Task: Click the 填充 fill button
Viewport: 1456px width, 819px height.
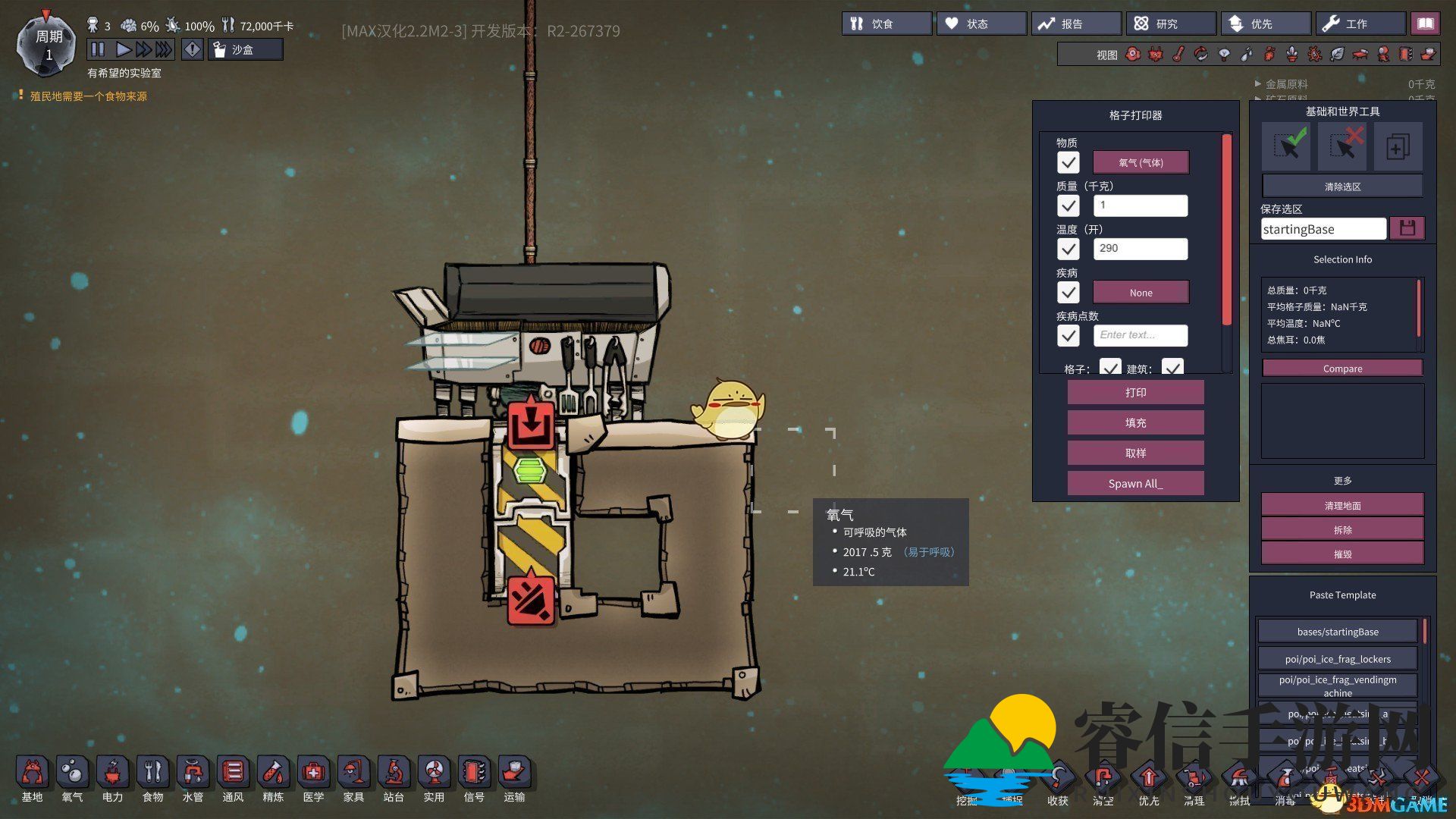Action: tap(1135, 423)
